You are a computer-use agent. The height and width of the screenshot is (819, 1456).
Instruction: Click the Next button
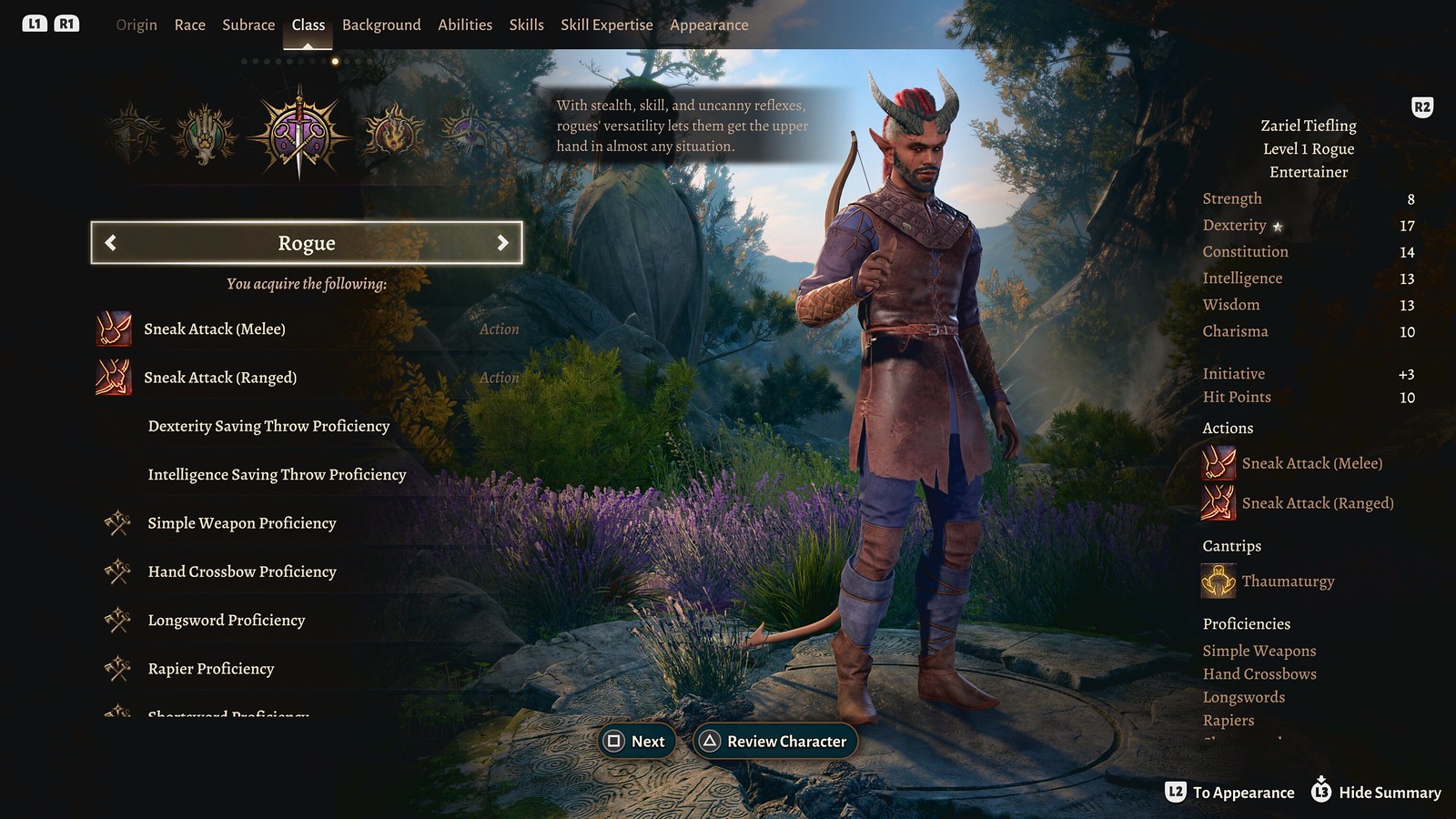point(637,742)
